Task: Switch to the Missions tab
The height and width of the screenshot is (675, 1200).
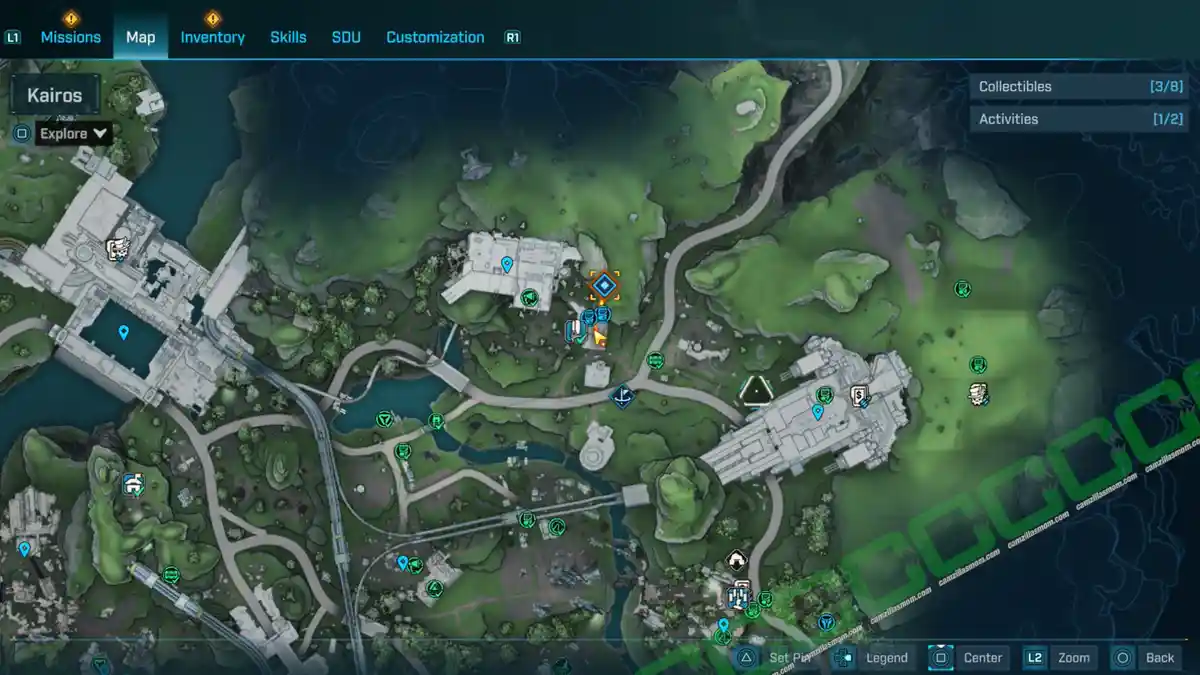Action: [x=70, y=37]
